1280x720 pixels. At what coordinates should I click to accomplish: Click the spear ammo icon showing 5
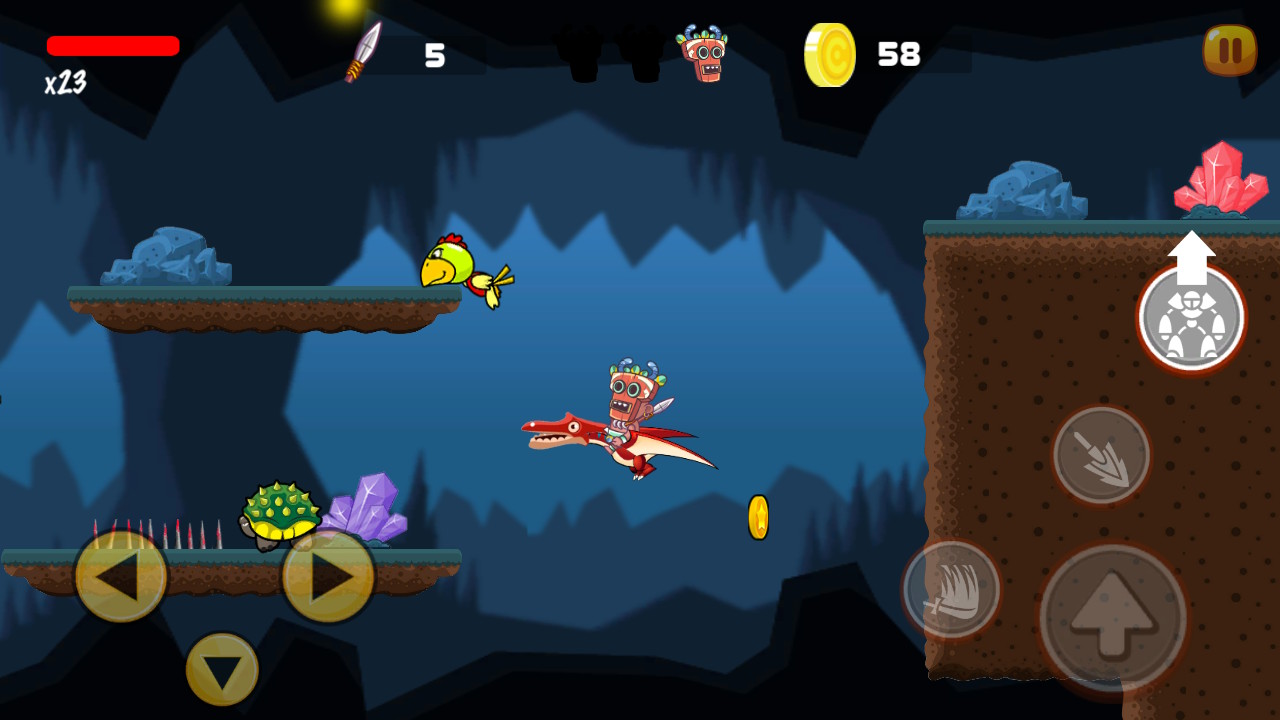click(364, 52)
